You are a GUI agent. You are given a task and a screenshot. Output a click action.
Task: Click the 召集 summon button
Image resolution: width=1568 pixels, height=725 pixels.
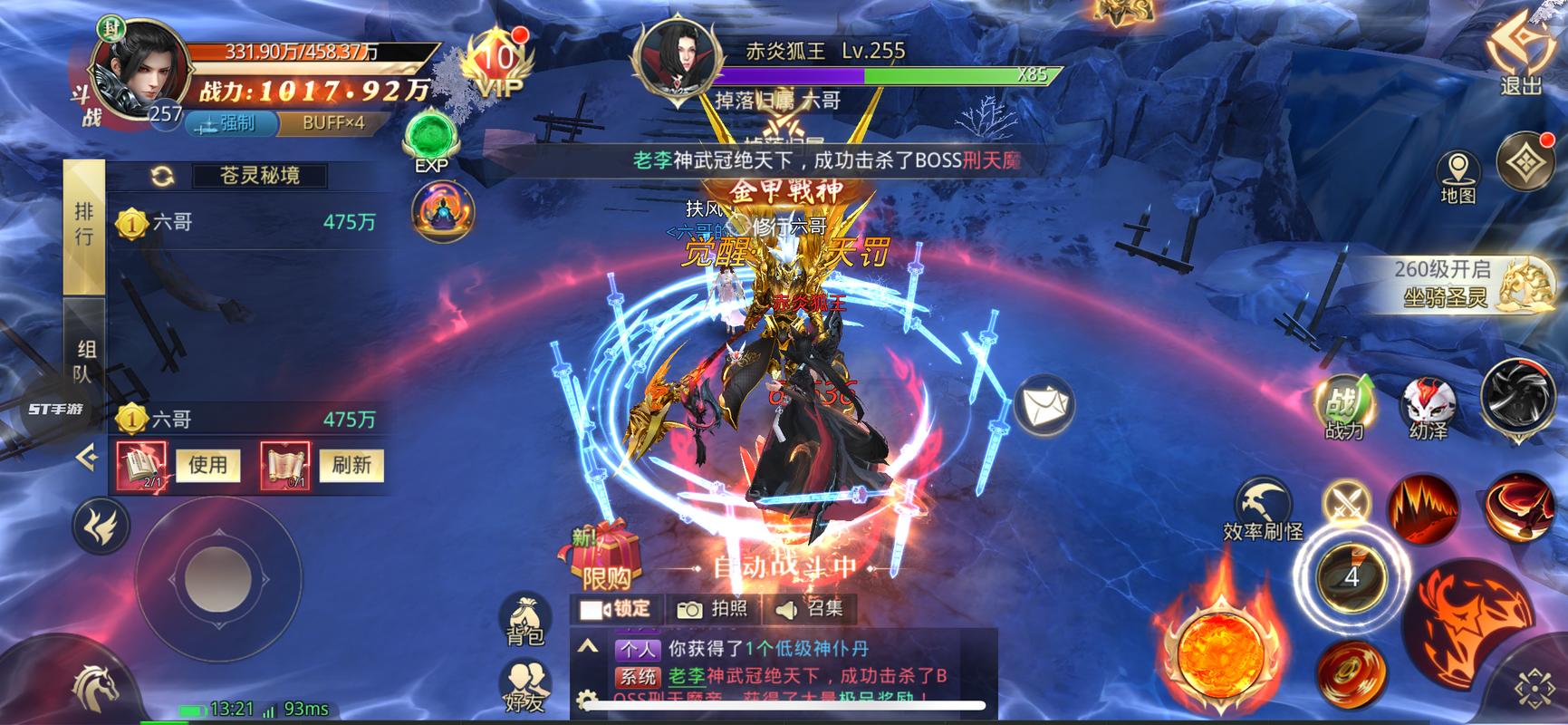point(811,609)
